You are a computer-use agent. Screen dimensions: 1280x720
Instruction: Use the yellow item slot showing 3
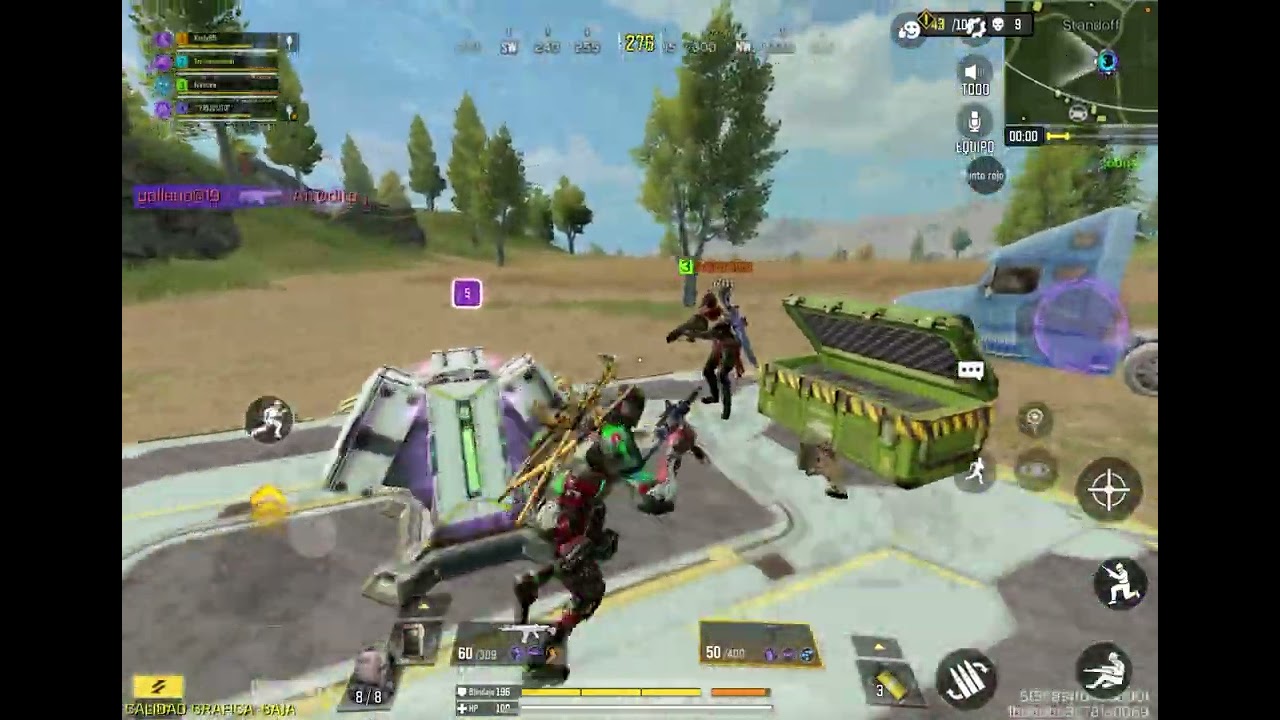coord(887,683)
